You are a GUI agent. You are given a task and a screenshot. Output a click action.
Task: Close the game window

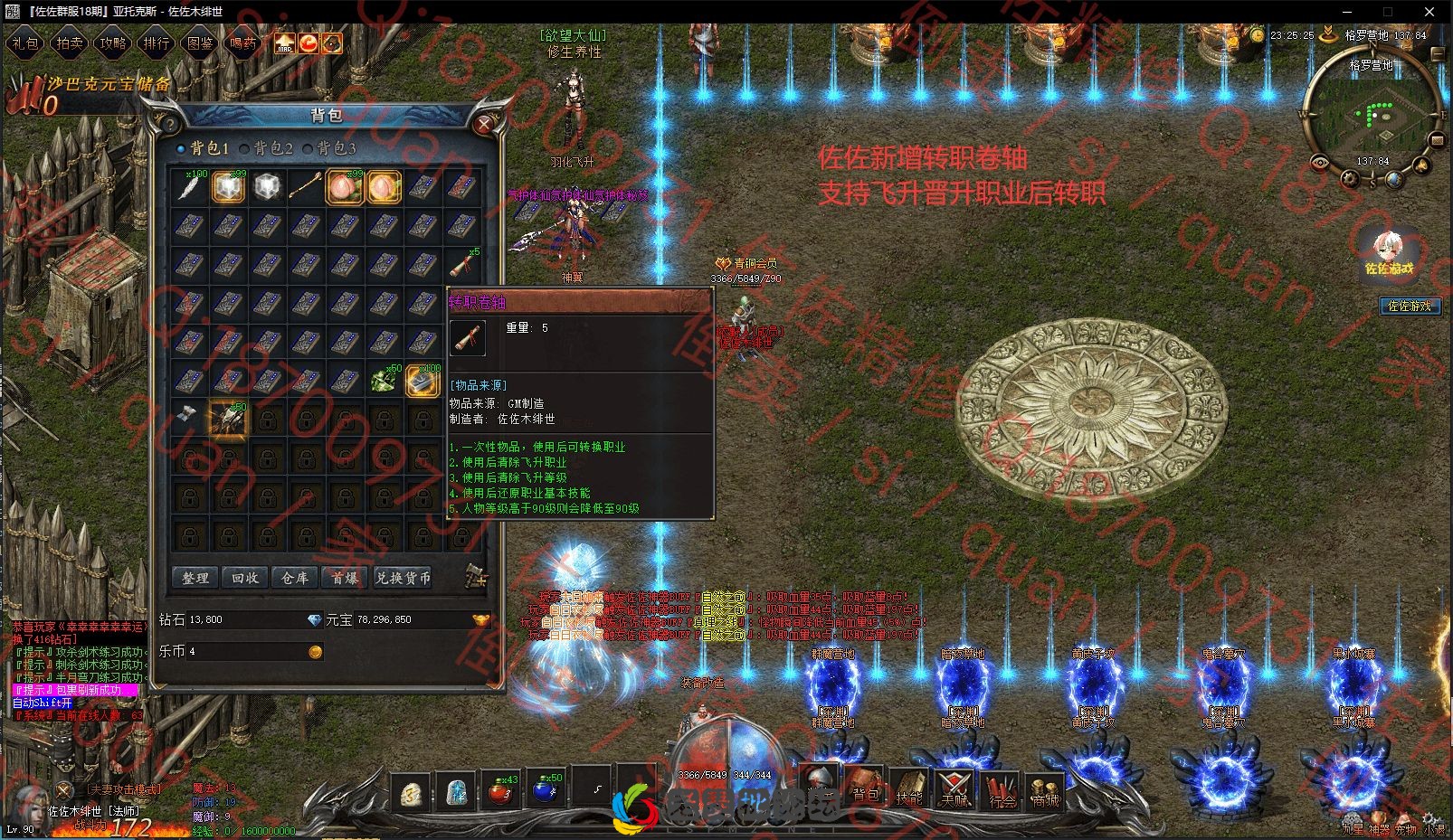click(1430, 12)
